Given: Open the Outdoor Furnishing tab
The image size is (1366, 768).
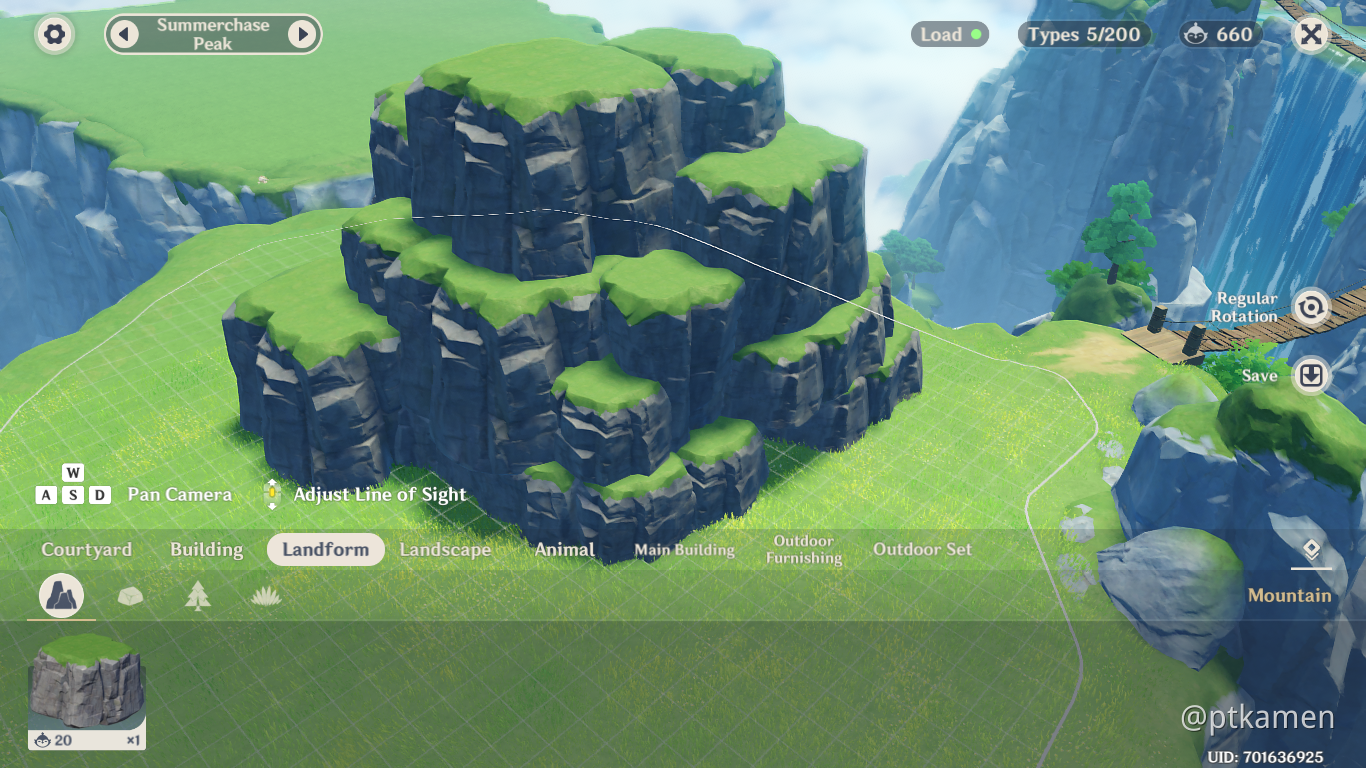Looking at the screenshot, I should 804,549.
